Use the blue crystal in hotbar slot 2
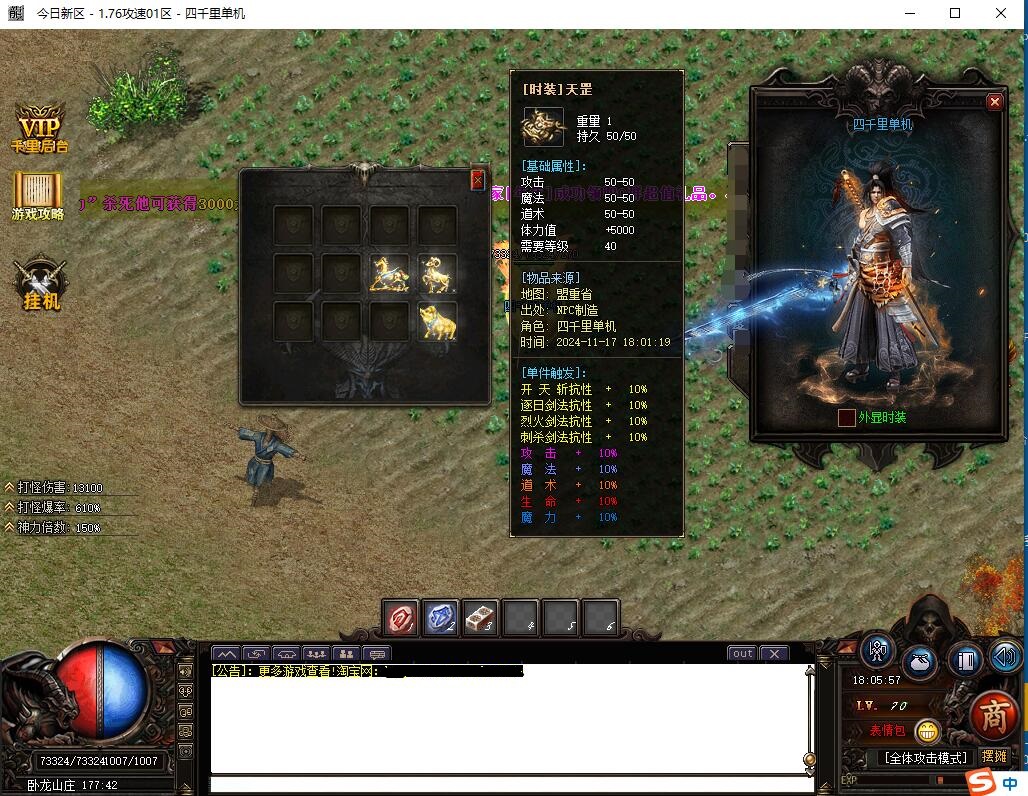This screenshot has width=1028, height=796. (x=441, y=618)
